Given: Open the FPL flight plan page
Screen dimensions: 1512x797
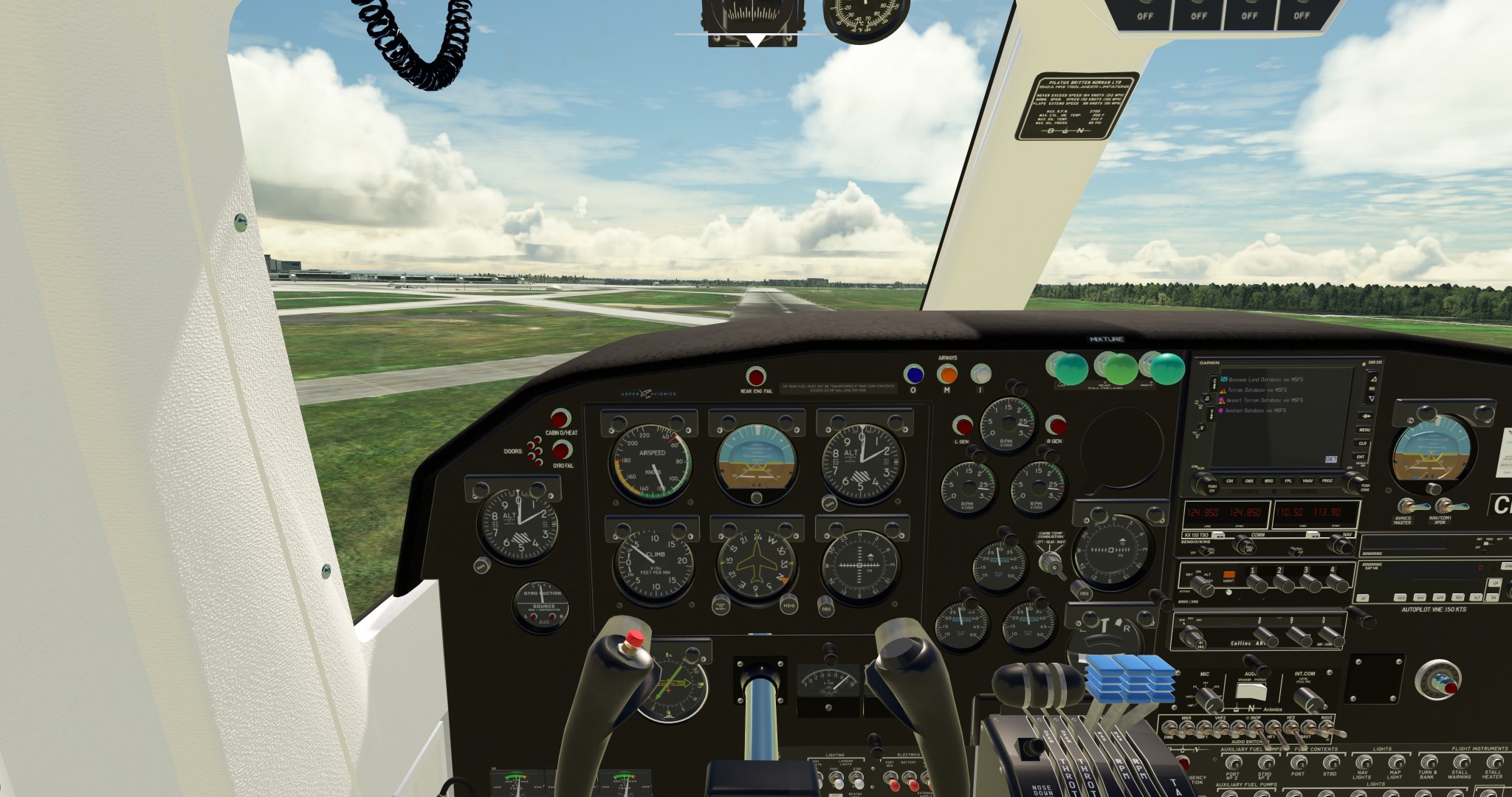Looking at the screenshot, I should point(1288,481).
